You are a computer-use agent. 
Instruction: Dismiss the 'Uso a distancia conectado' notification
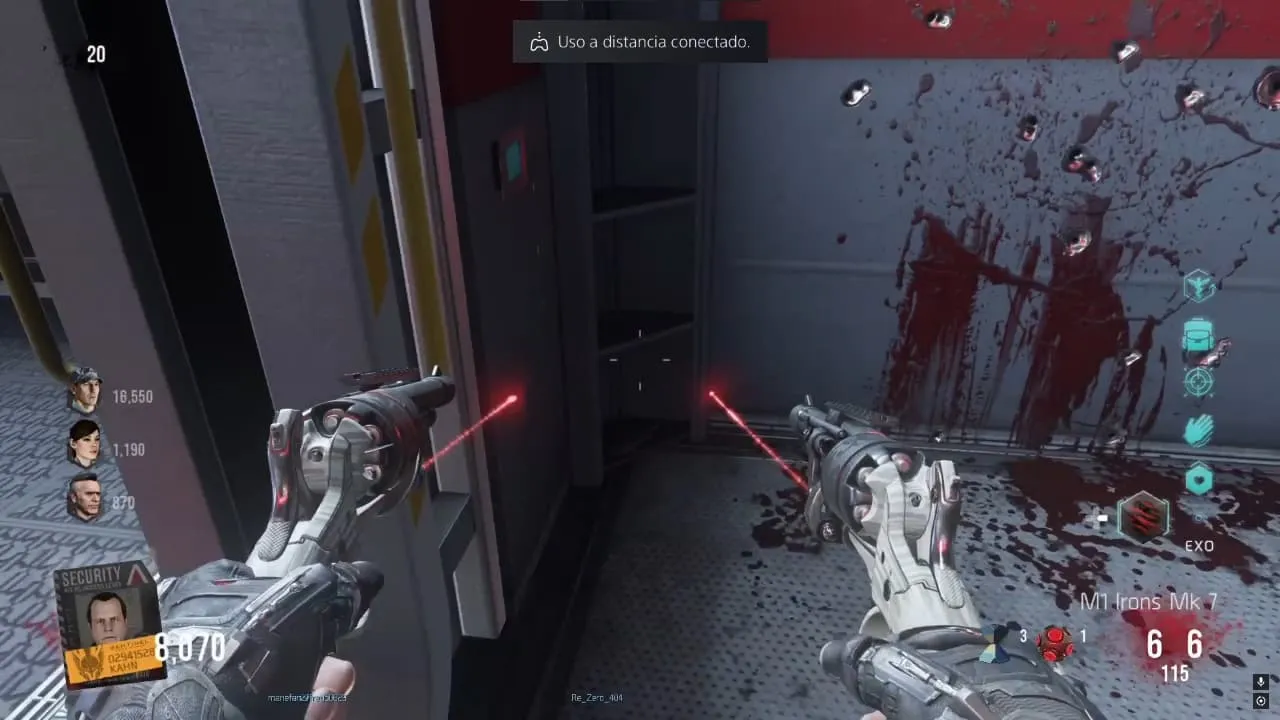coord(640,42)
